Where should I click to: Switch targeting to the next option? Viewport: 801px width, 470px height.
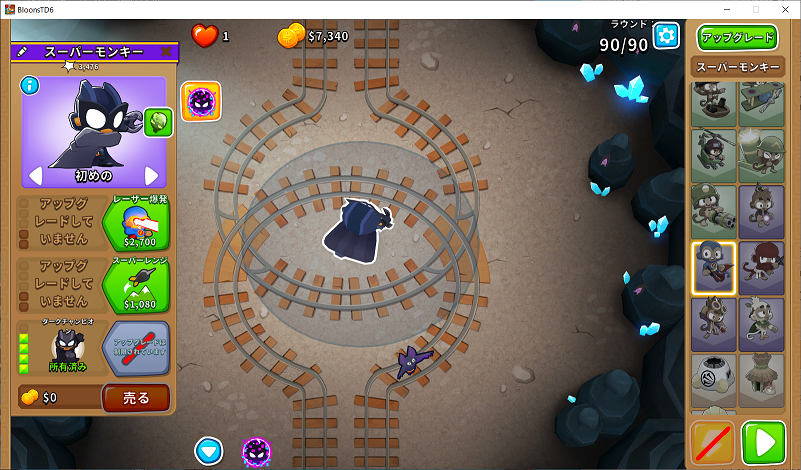[x=153, y=176]
